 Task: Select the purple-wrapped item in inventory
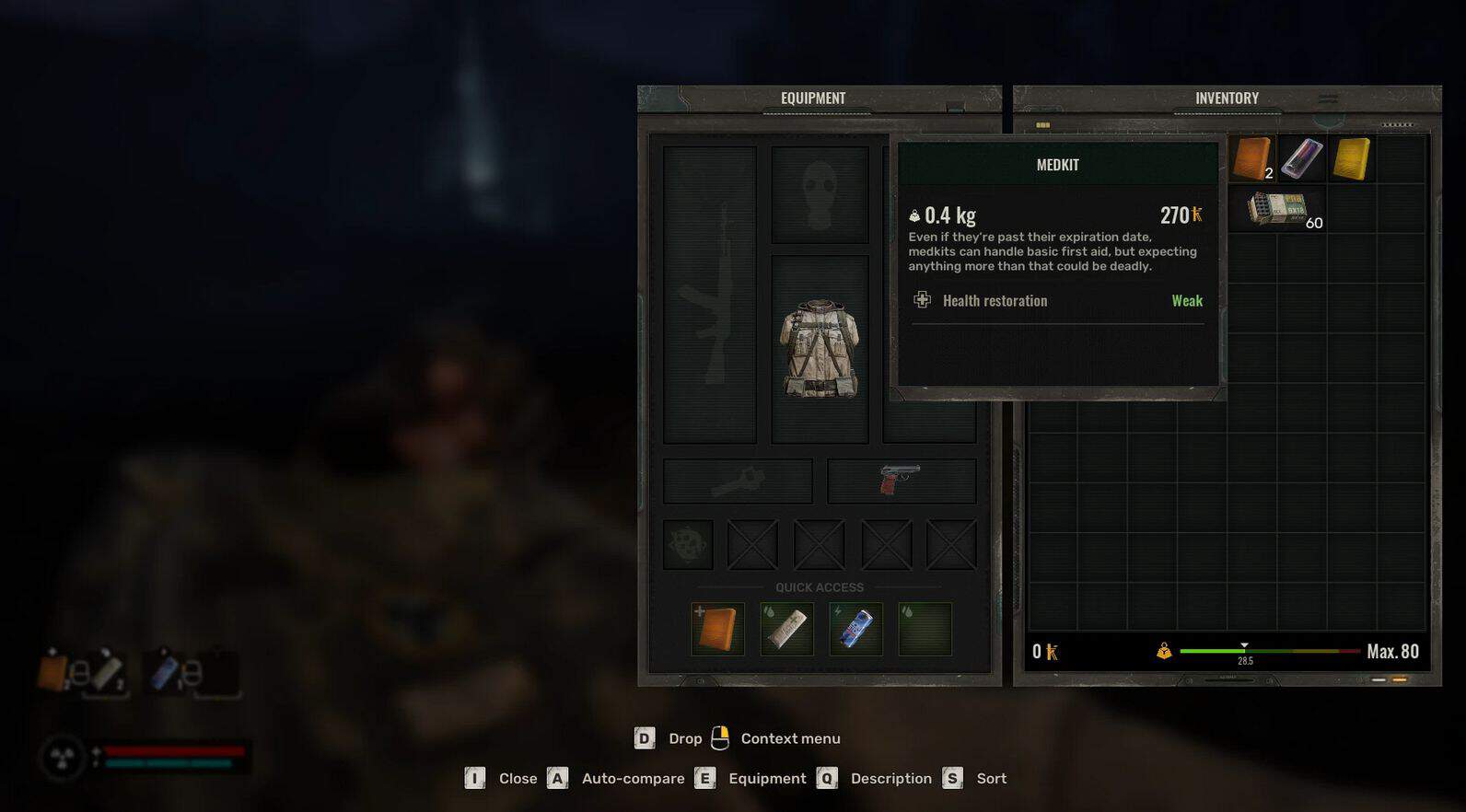click(1301, 158)
